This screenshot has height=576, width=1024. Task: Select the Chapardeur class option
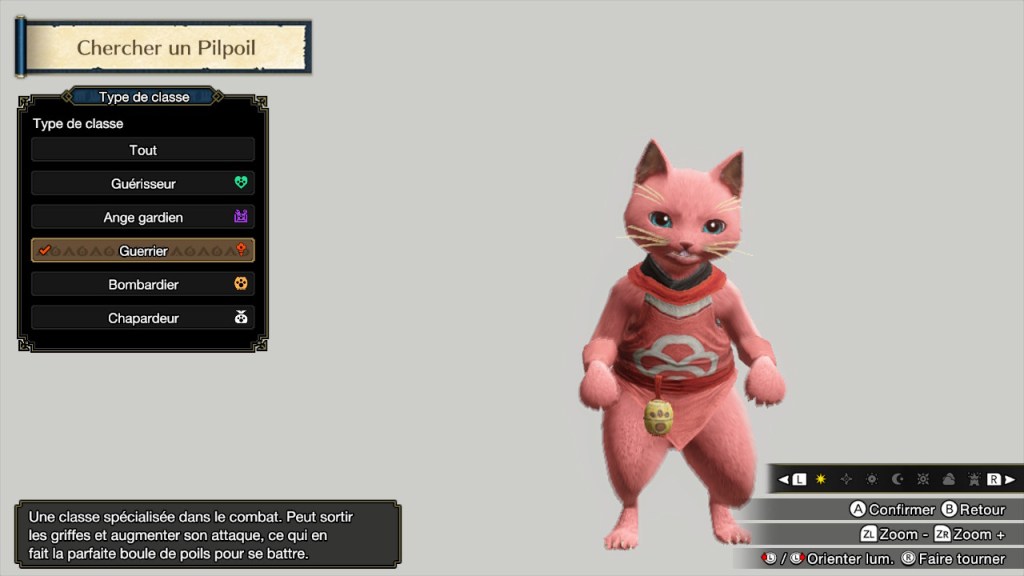coord(143,318)
